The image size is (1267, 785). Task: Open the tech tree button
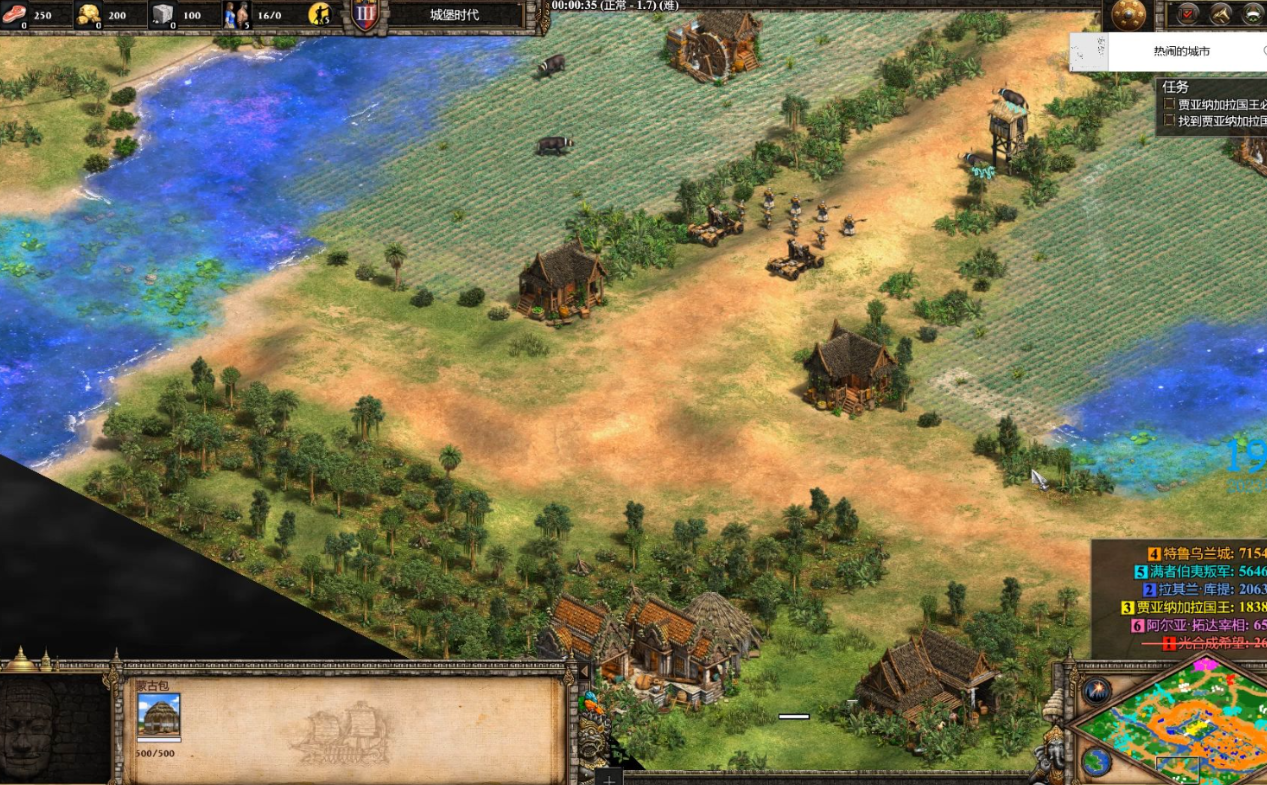pos(1221,14)
